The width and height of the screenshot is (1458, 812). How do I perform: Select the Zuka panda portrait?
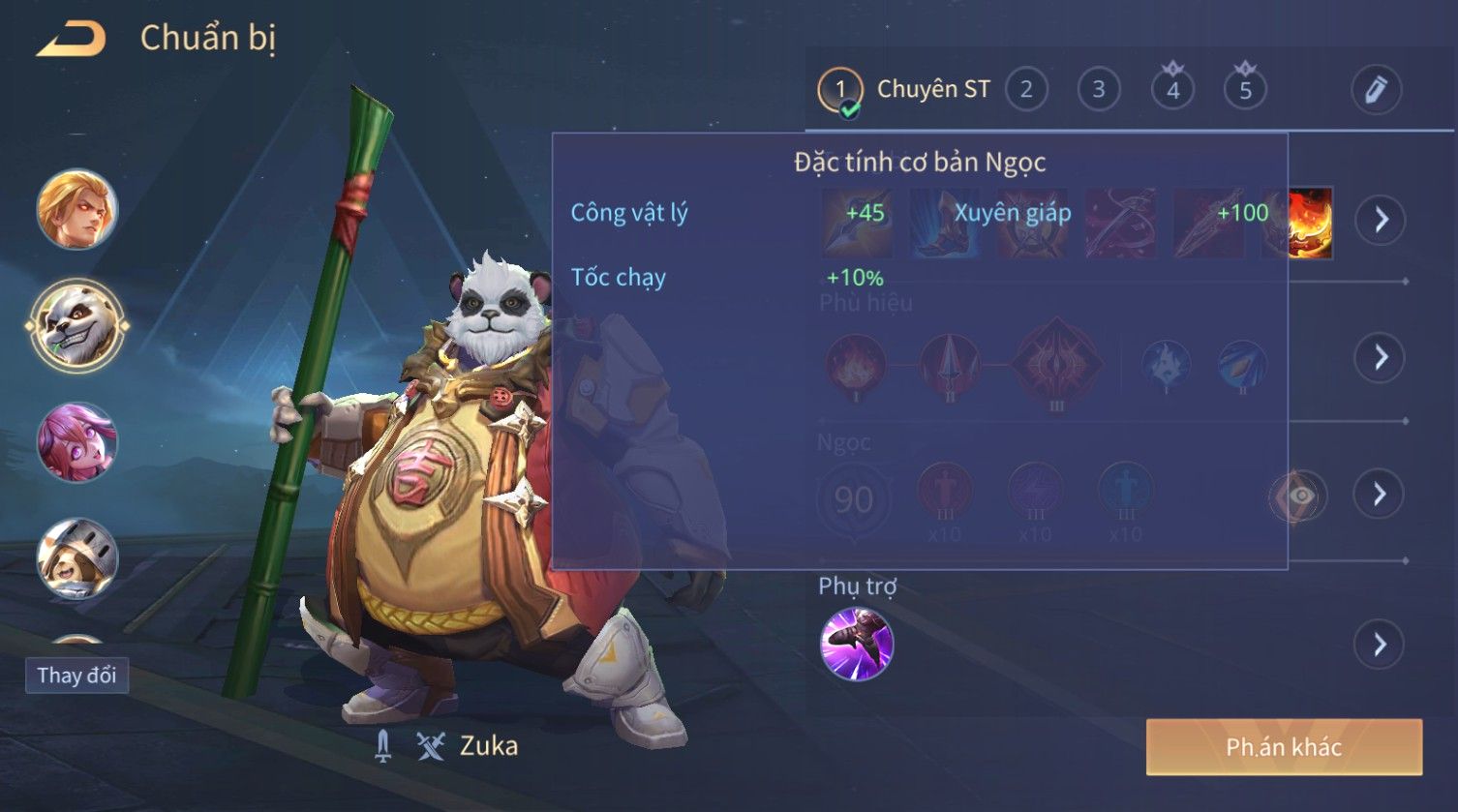click(76, 327)
